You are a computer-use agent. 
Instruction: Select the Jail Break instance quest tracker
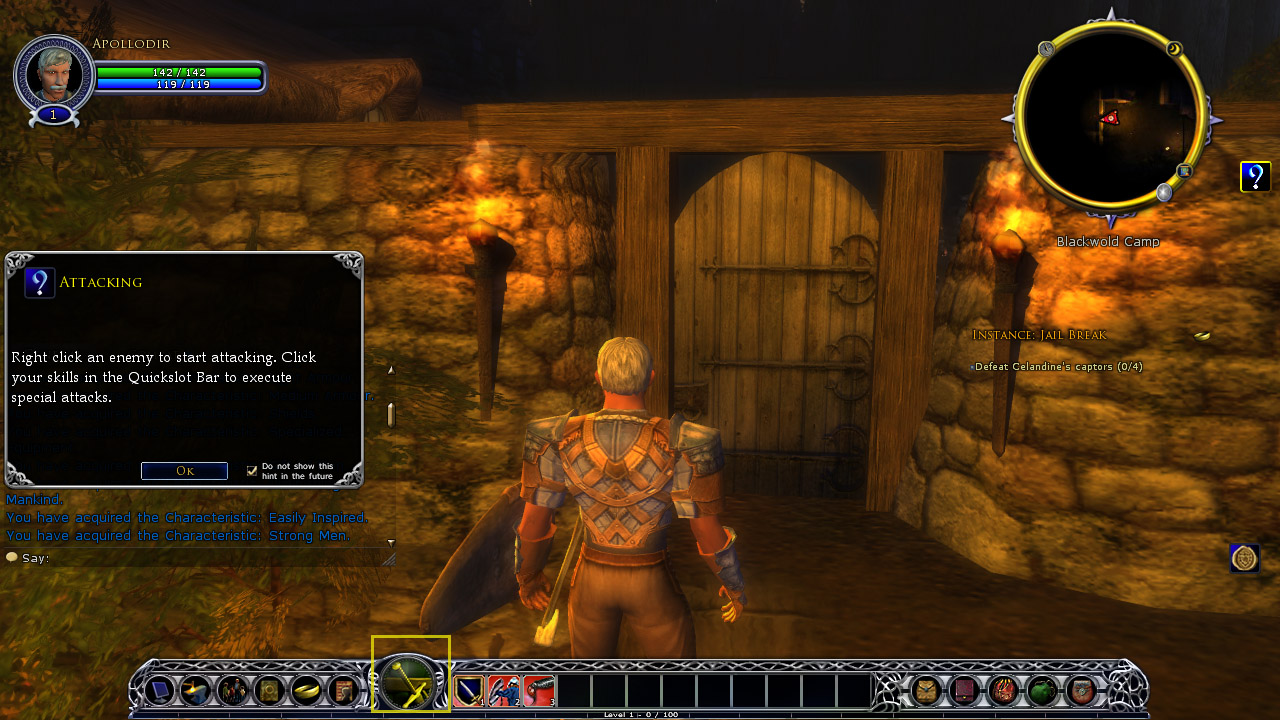click(x=1039, y=335)
